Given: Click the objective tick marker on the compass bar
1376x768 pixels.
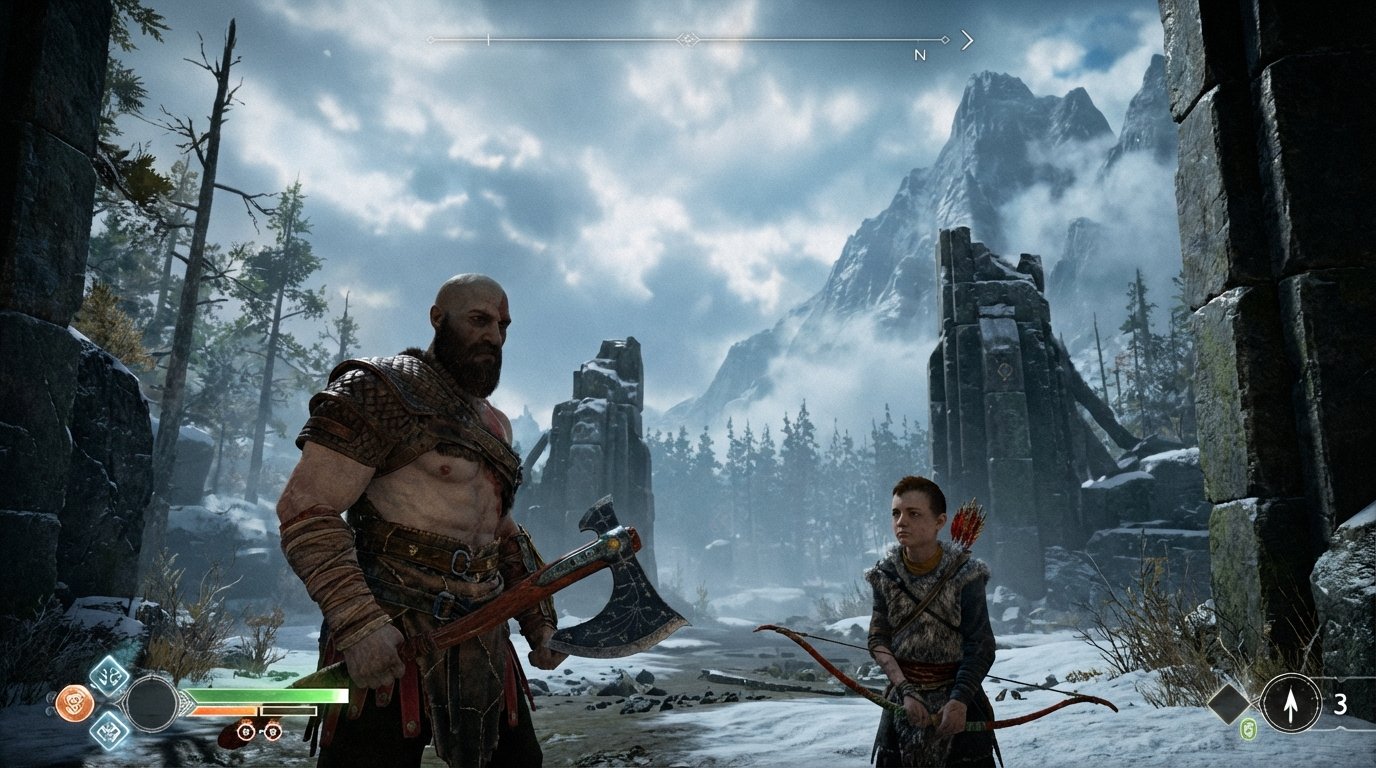Looking at the screenshot, I should 488,39.
